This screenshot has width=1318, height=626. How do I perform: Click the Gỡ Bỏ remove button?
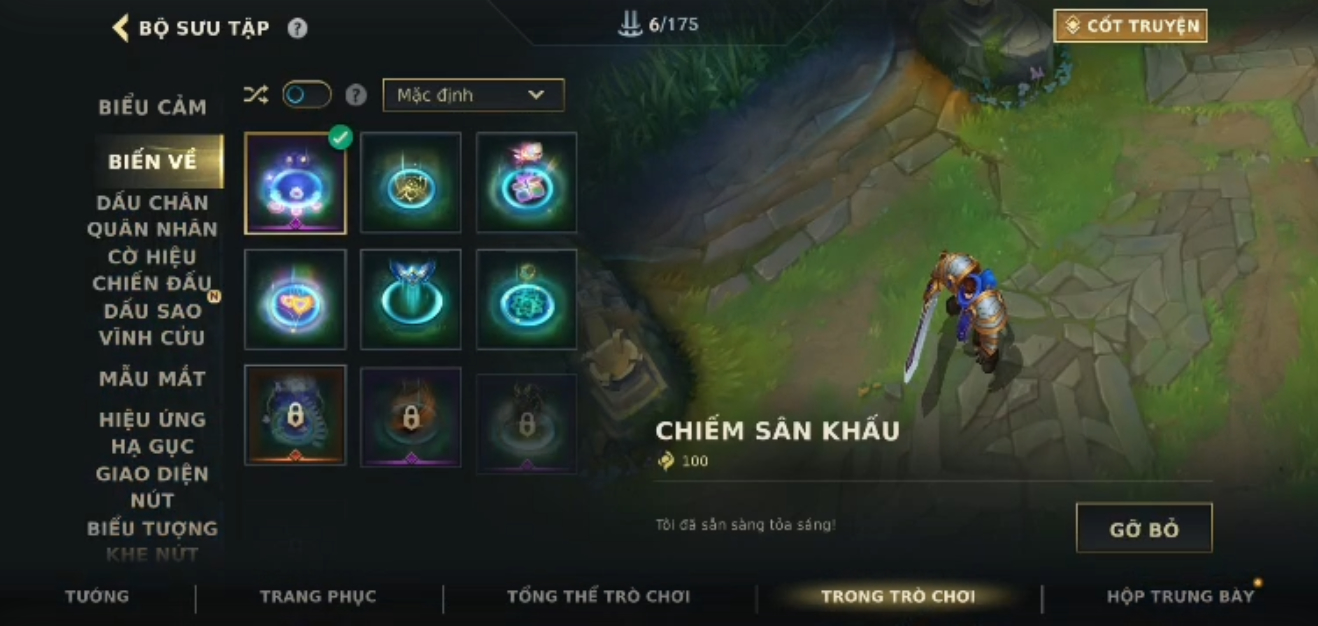point(1144,528)
